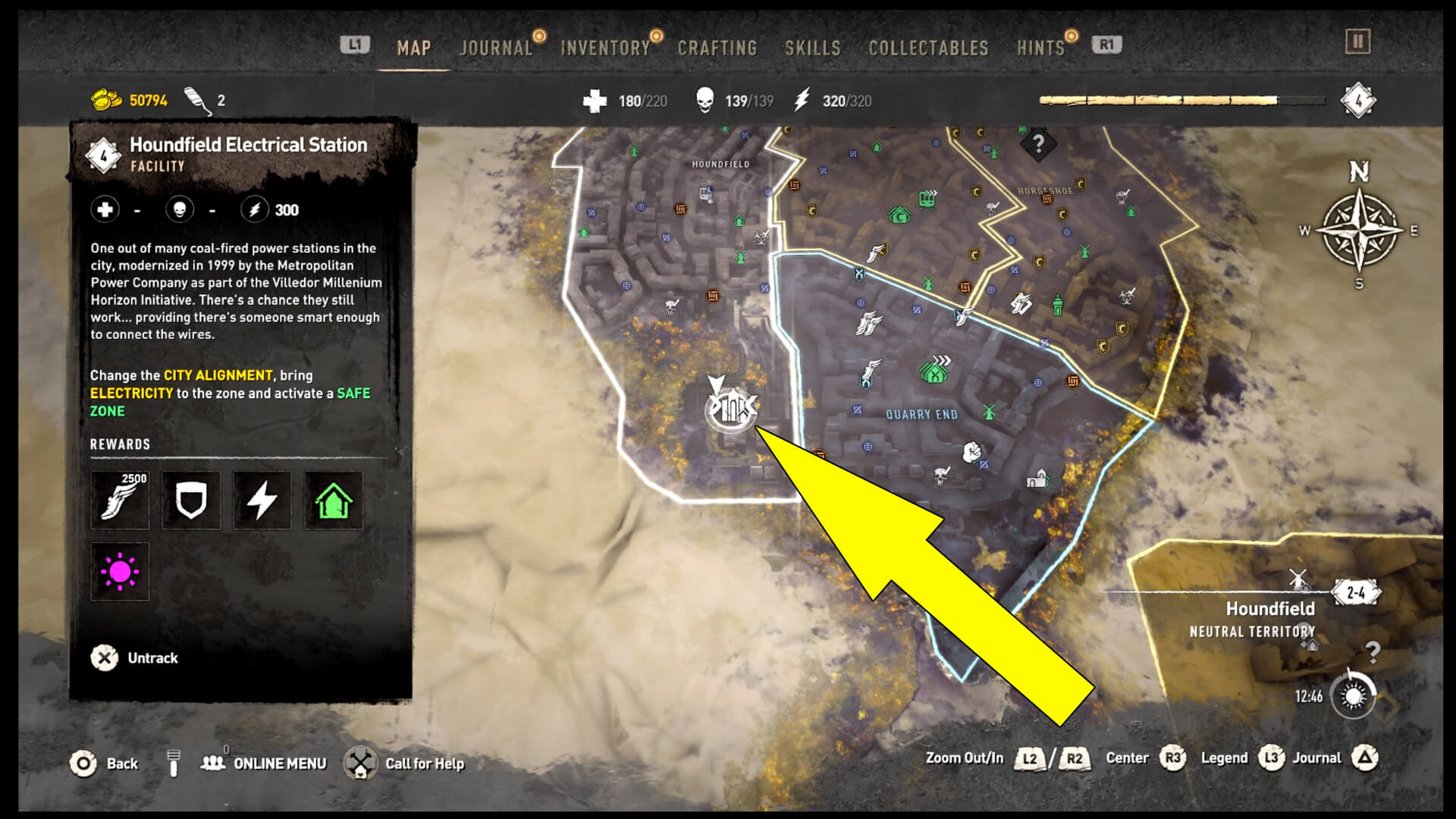
Task: Select the question mark marker near Horseshoe
Action: coord(1037,144)
